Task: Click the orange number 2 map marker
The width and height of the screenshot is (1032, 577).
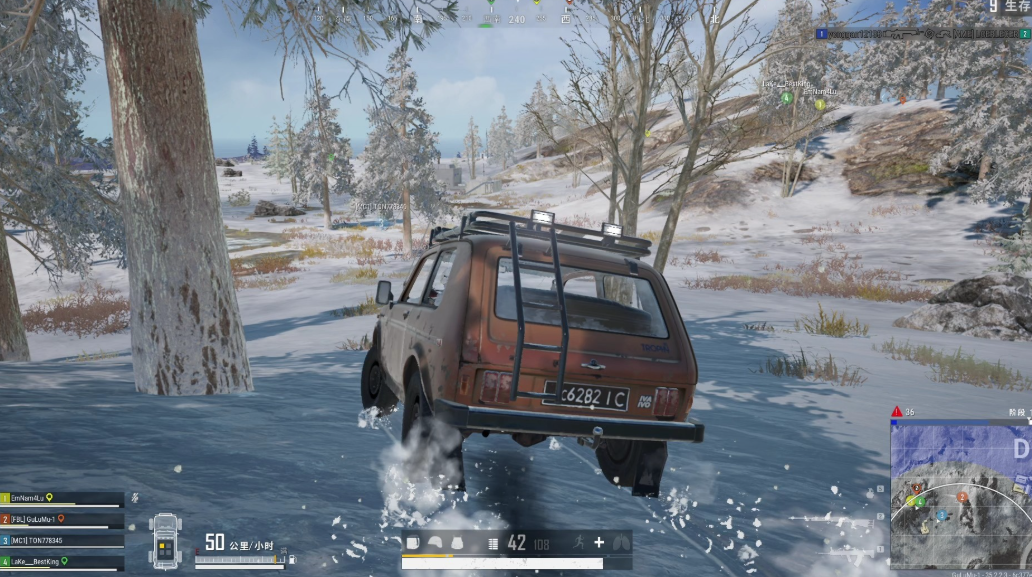Action: point(962,497)
